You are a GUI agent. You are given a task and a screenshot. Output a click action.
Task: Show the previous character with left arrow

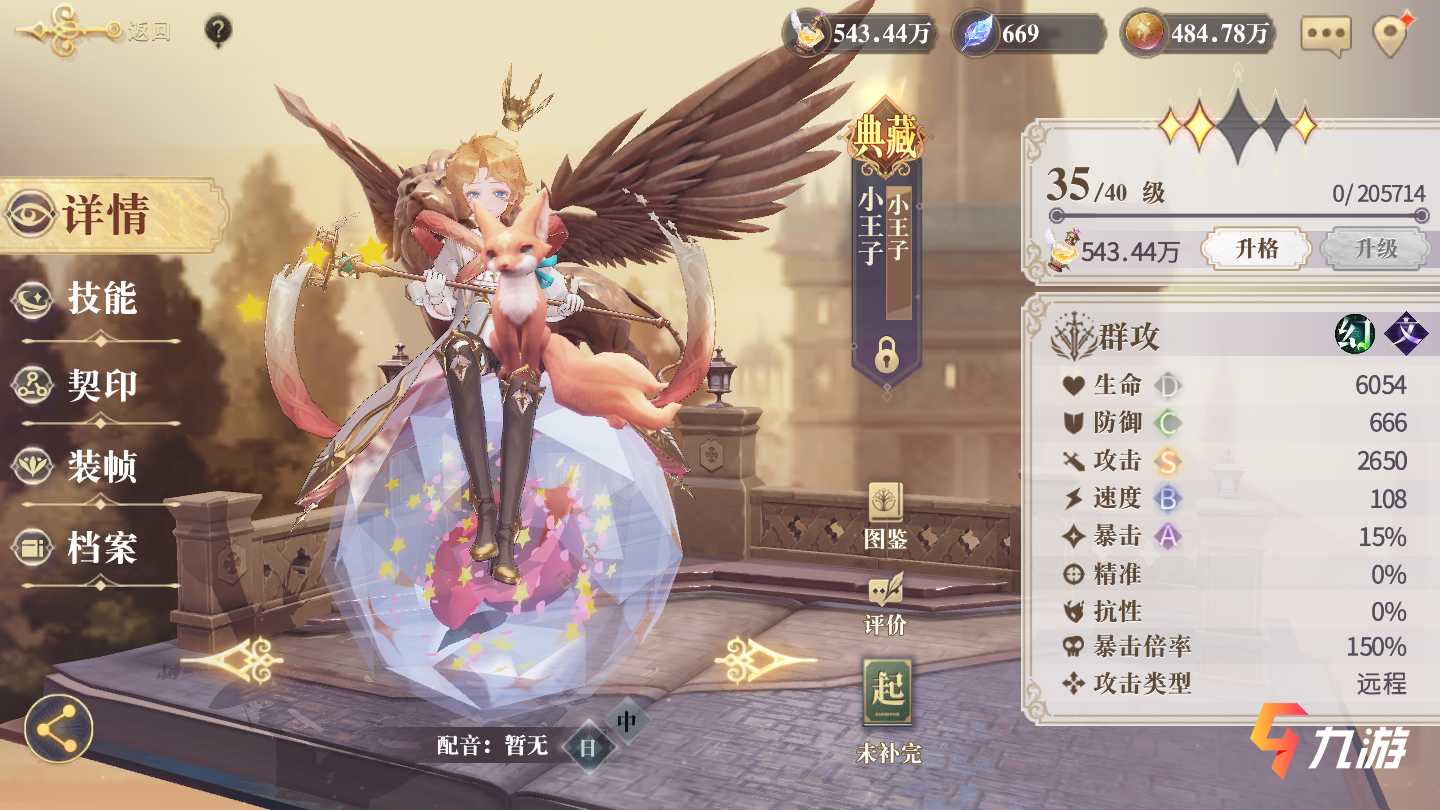[233, 660]
